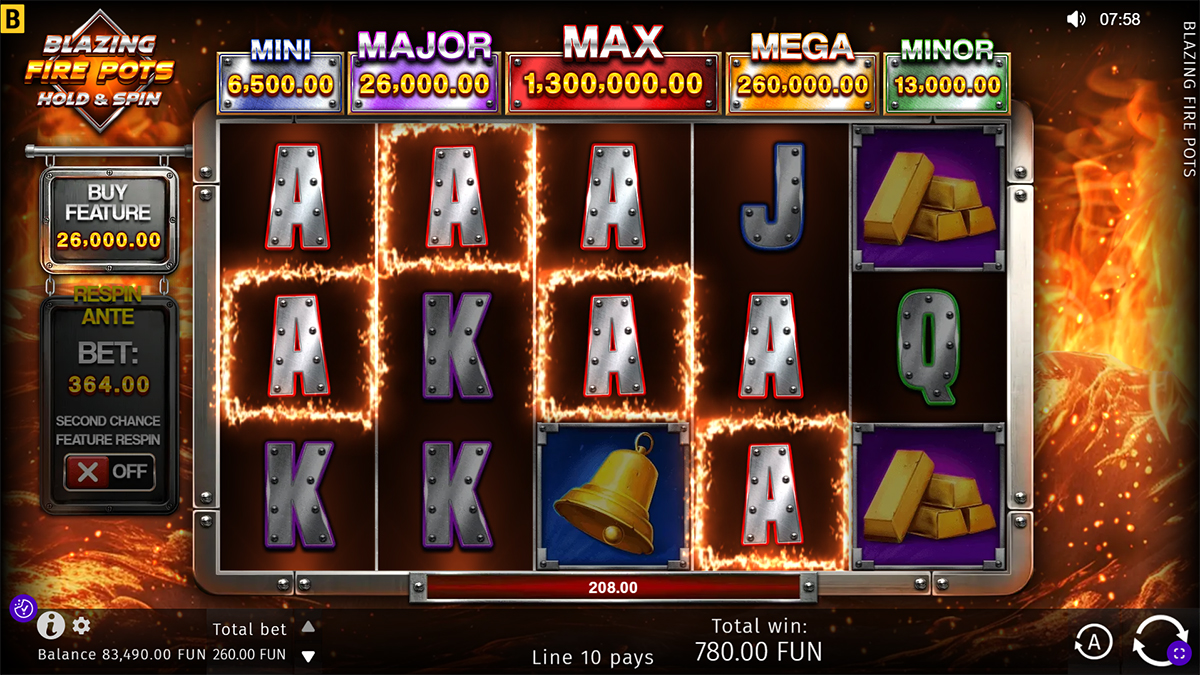This screenshot has width=1200, height=675.
Task: Toggle the Second Chance Feature Respin switch
Action: [x=110, y=472]
